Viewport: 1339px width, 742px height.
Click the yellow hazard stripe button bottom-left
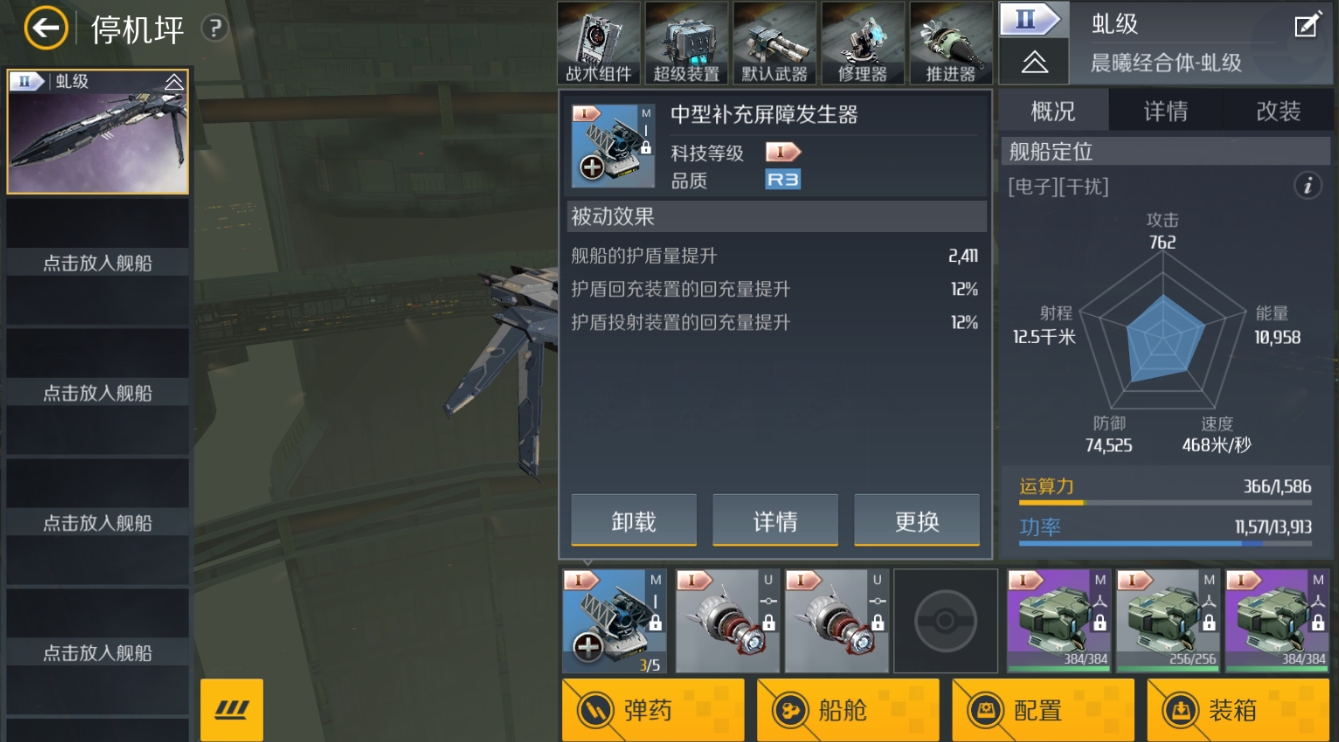tap(231, 708)
